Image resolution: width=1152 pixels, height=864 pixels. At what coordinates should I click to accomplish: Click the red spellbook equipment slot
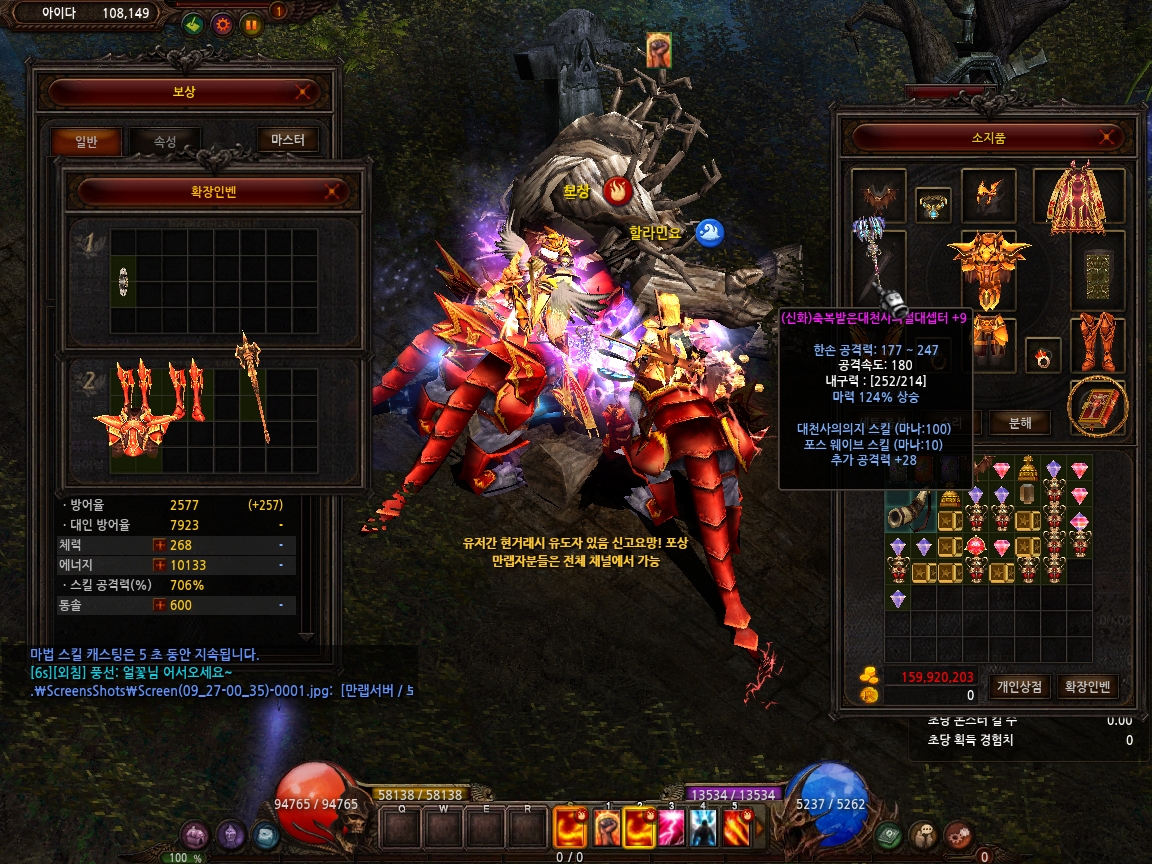[x=1098, y=405]
